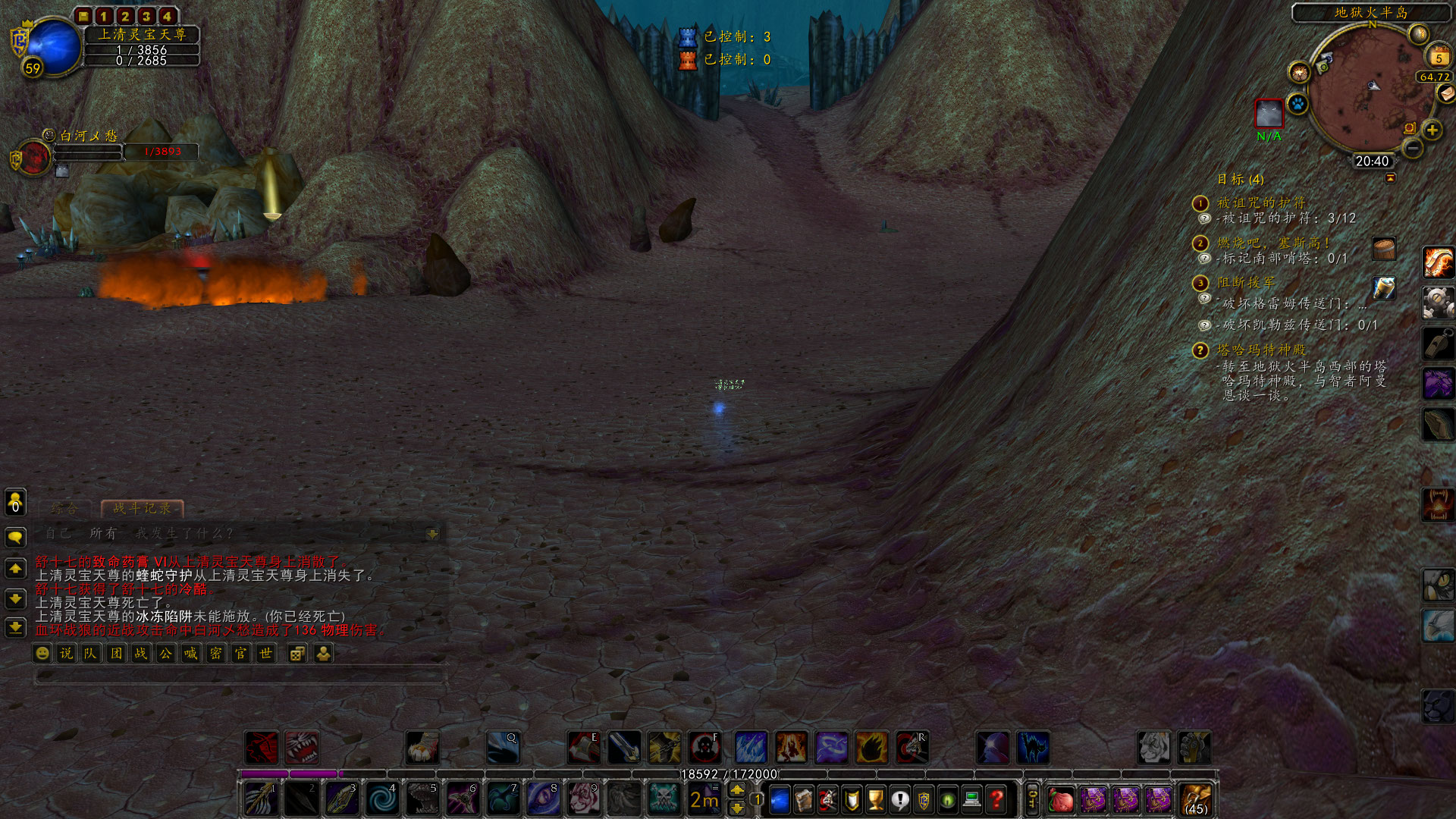Toggle the 密 whisper channel chat button

[x=215, y=654]
